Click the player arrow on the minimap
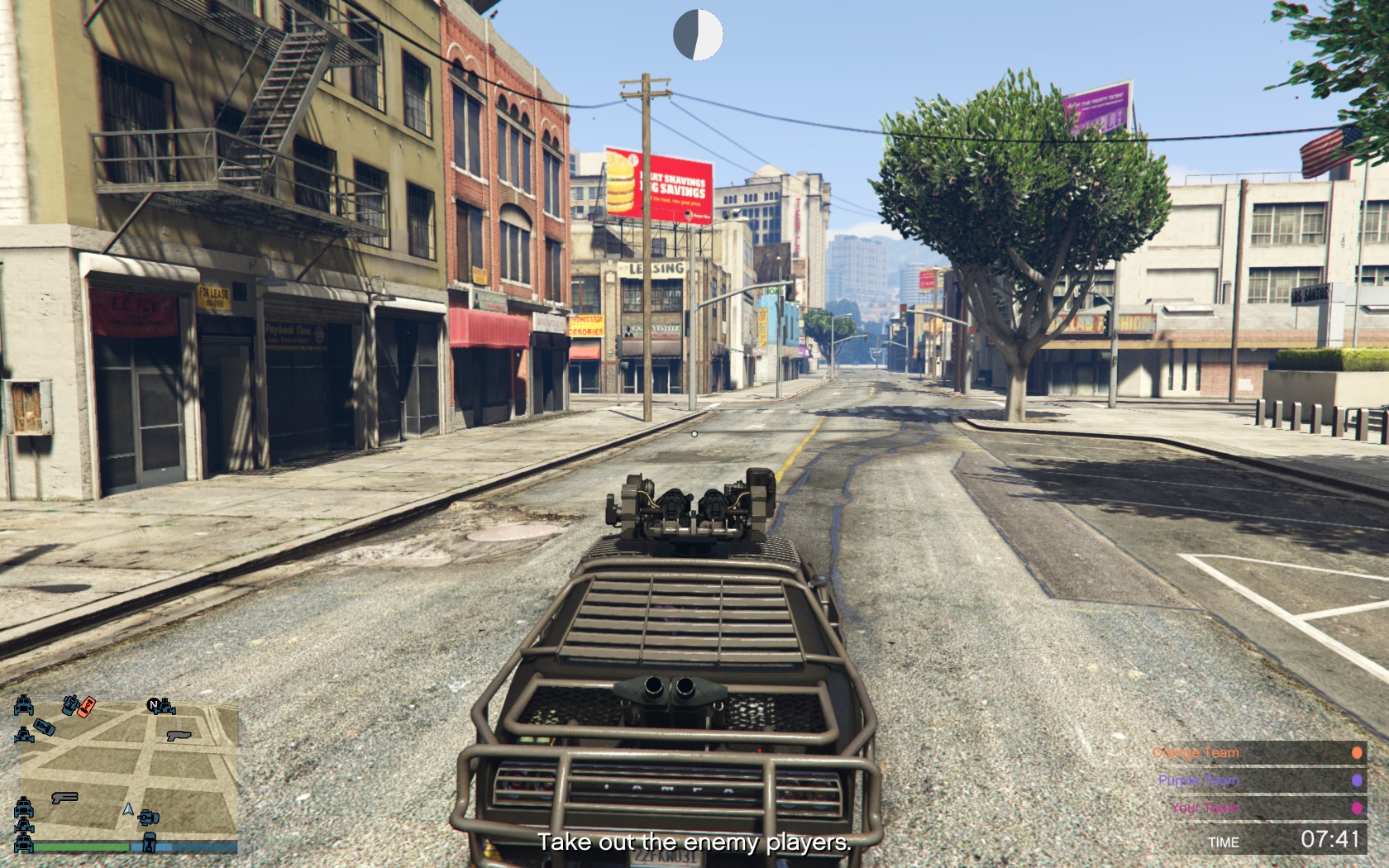 click(x=128, y=809)
